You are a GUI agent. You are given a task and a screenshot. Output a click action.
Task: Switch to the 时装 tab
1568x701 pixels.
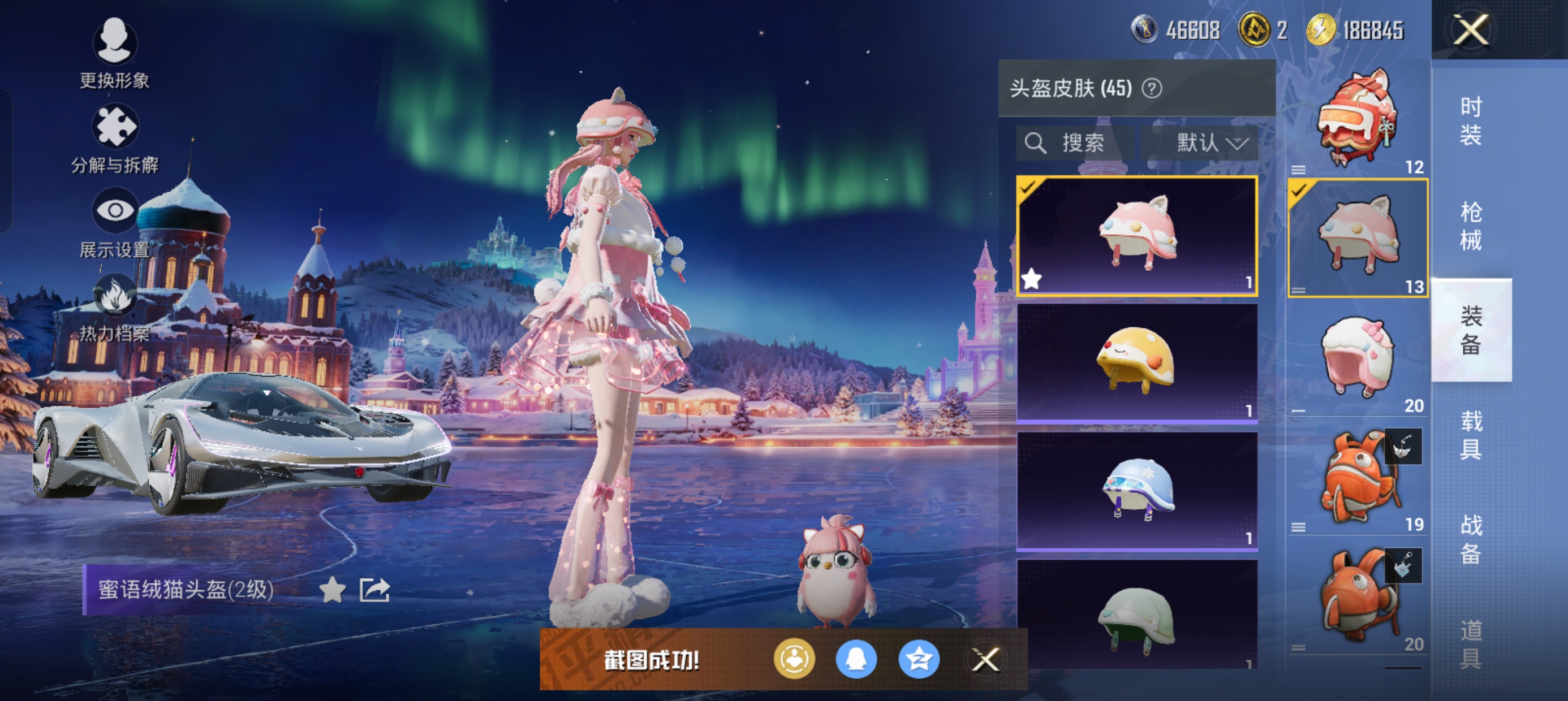pos(1471,121)
